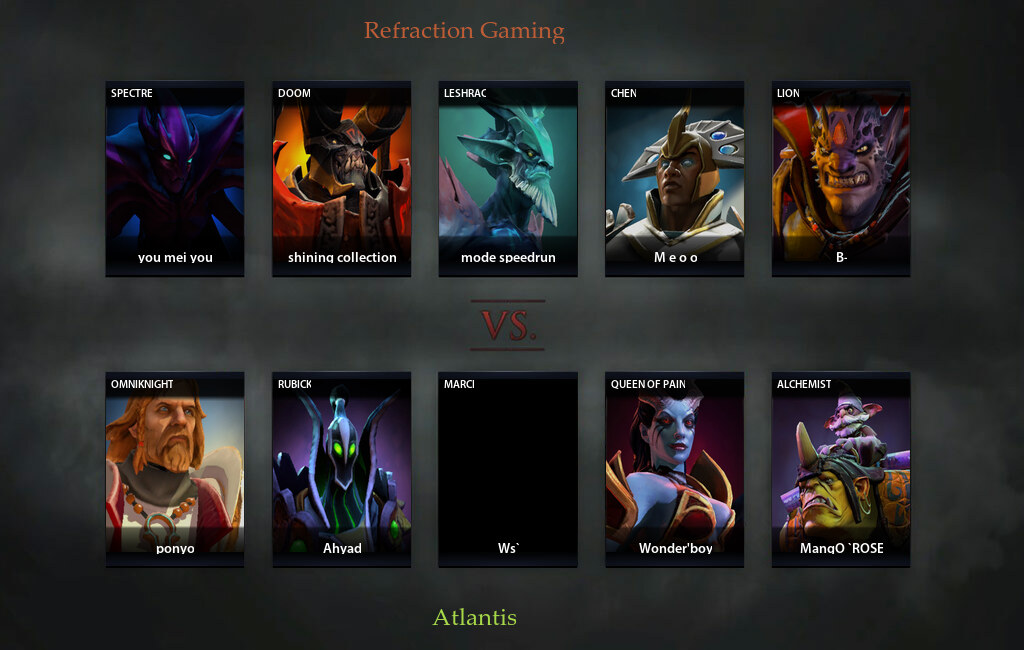
Task: Choose the Omniknight card of ponyo
Action: (x=175, y=469)
